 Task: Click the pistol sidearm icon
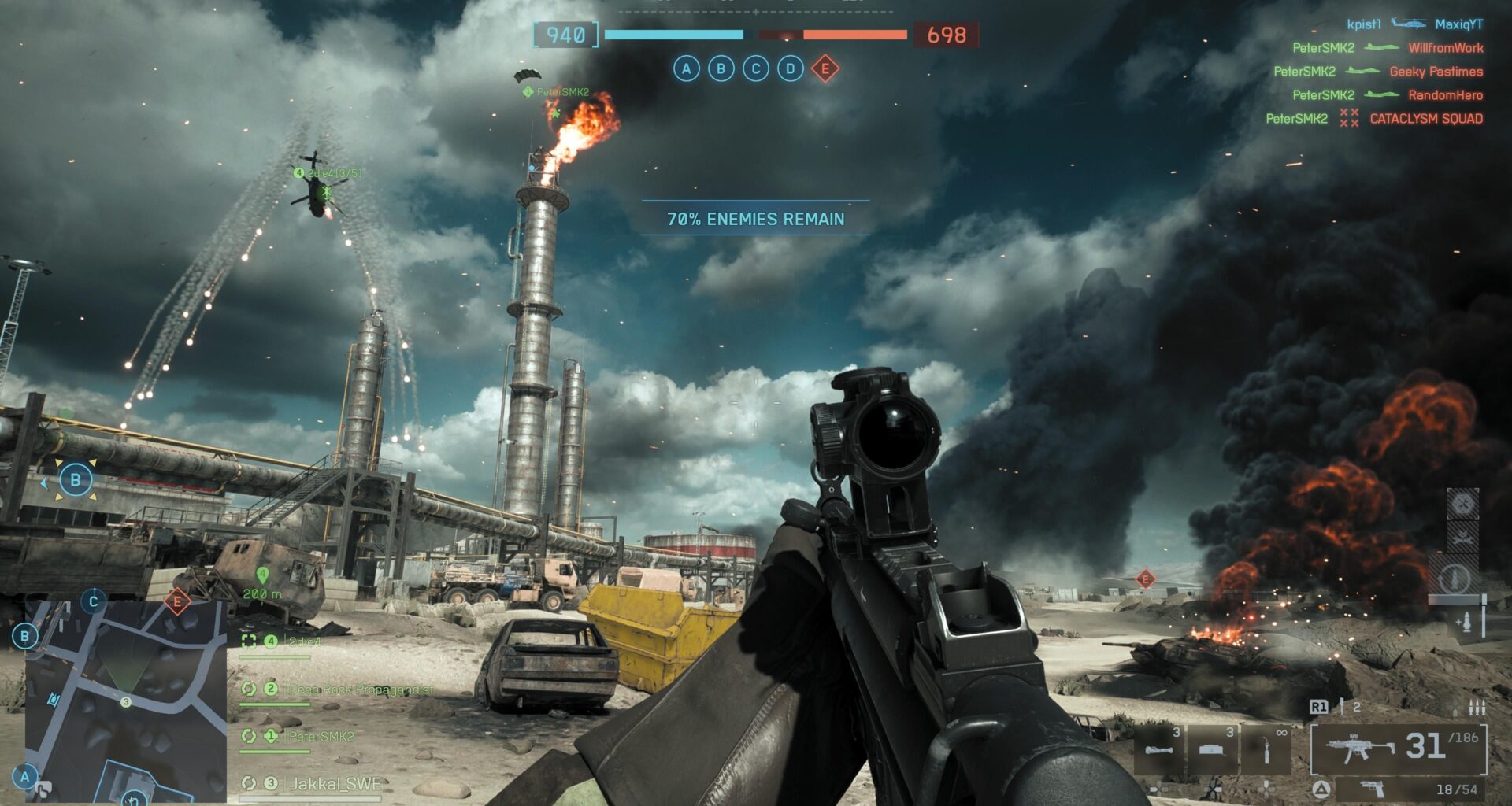pos(1373,791)
